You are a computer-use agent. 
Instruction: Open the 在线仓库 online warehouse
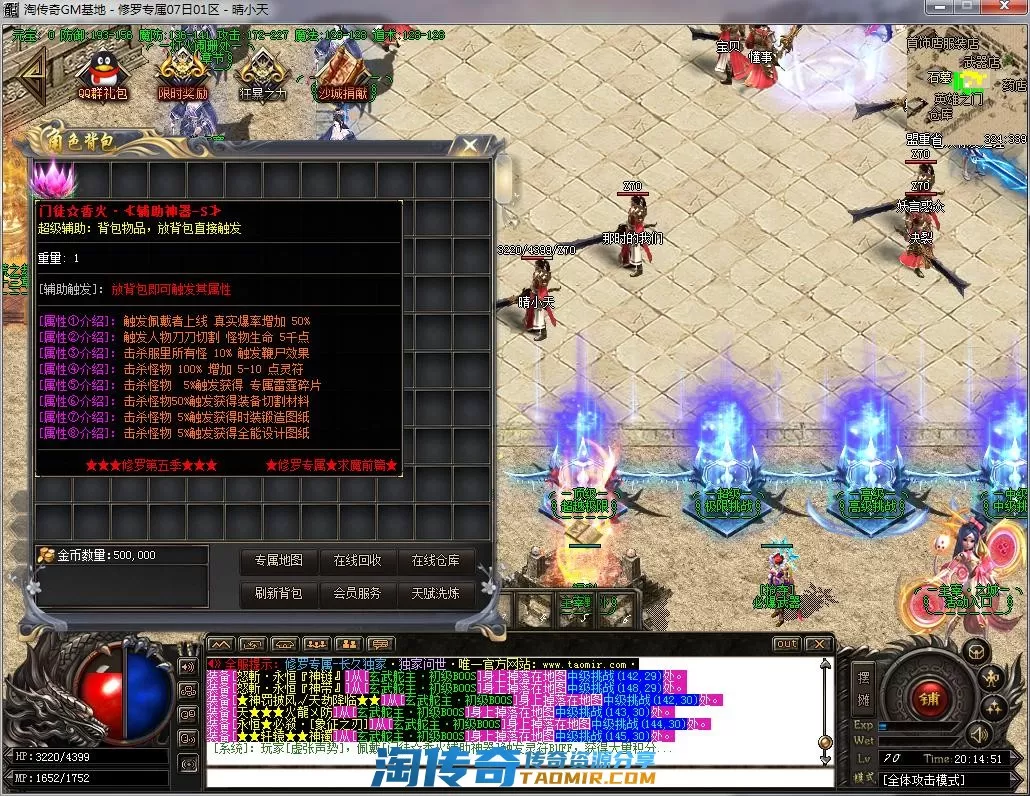pos(435,561)
